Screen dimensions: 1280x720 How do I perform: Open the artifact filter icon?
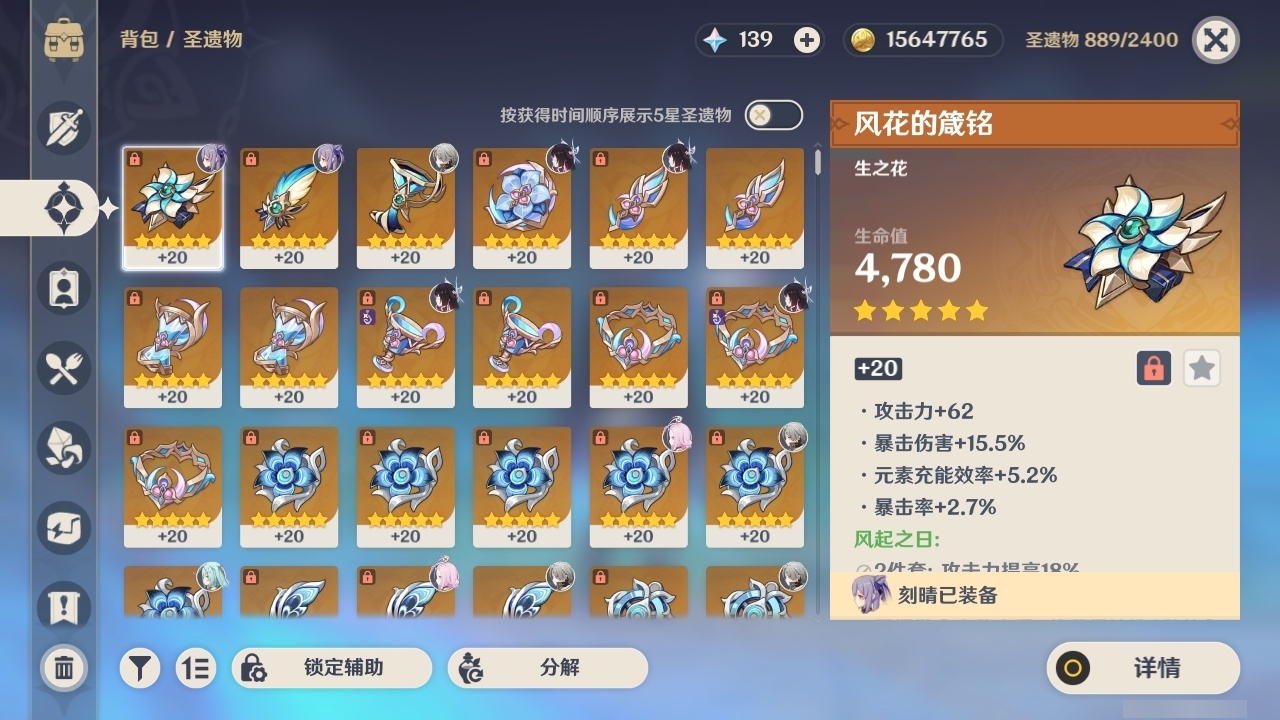point(140,667)
